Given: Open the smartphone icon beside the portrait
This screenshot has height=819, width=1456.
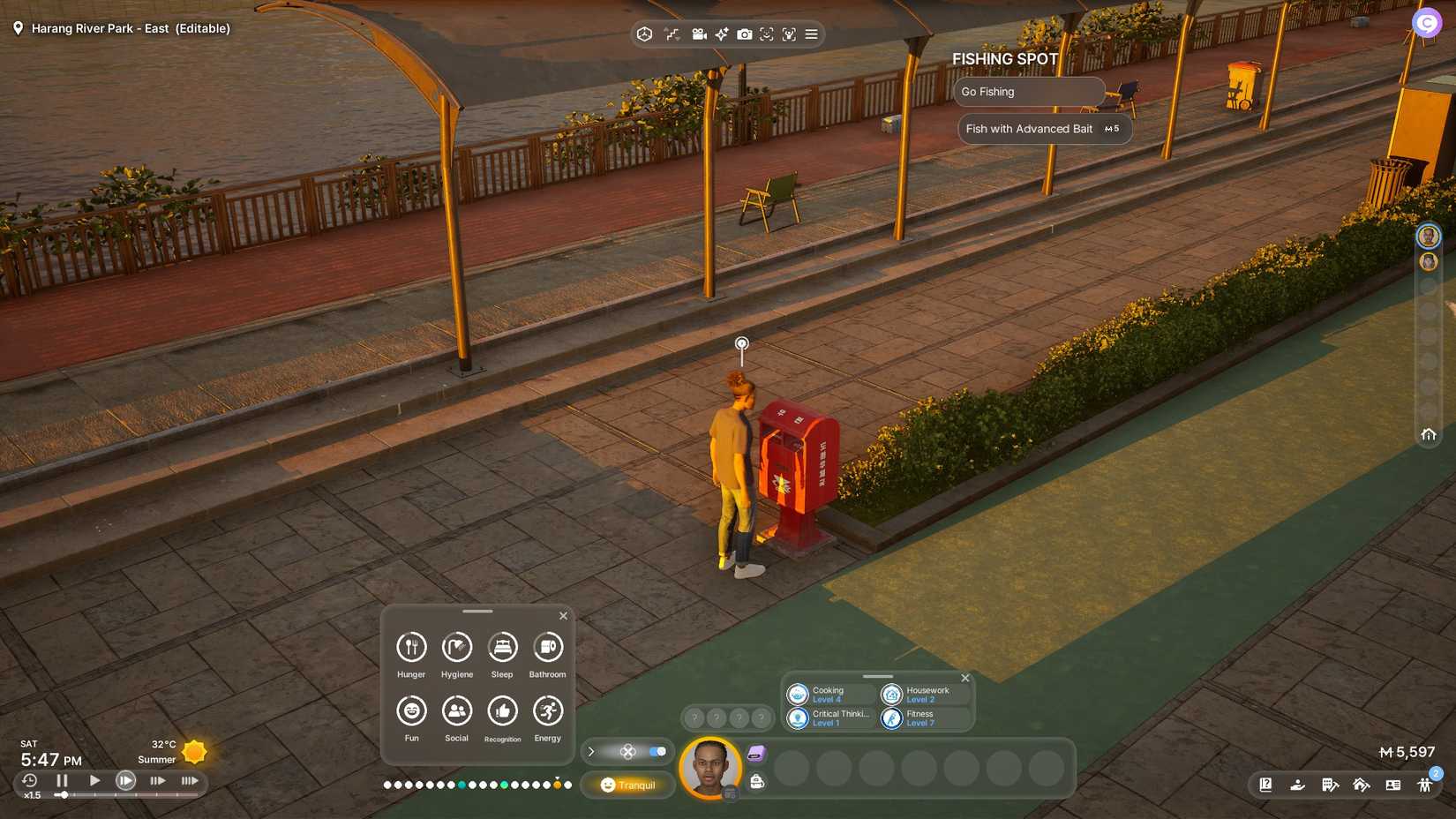Looking at the screenshot, I should [756, 752].
